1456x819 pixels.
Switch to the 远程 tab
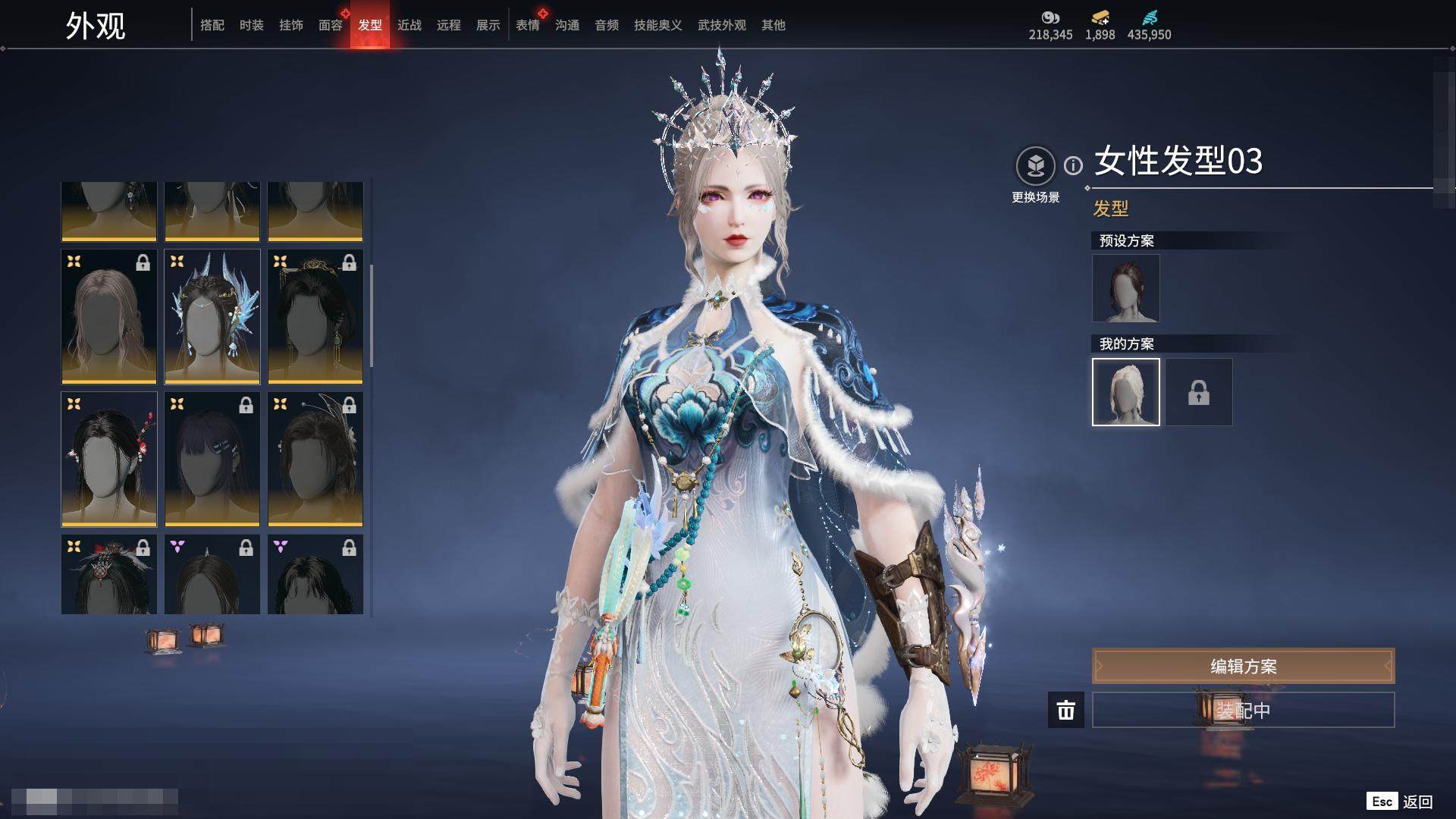tap(449, 25)
